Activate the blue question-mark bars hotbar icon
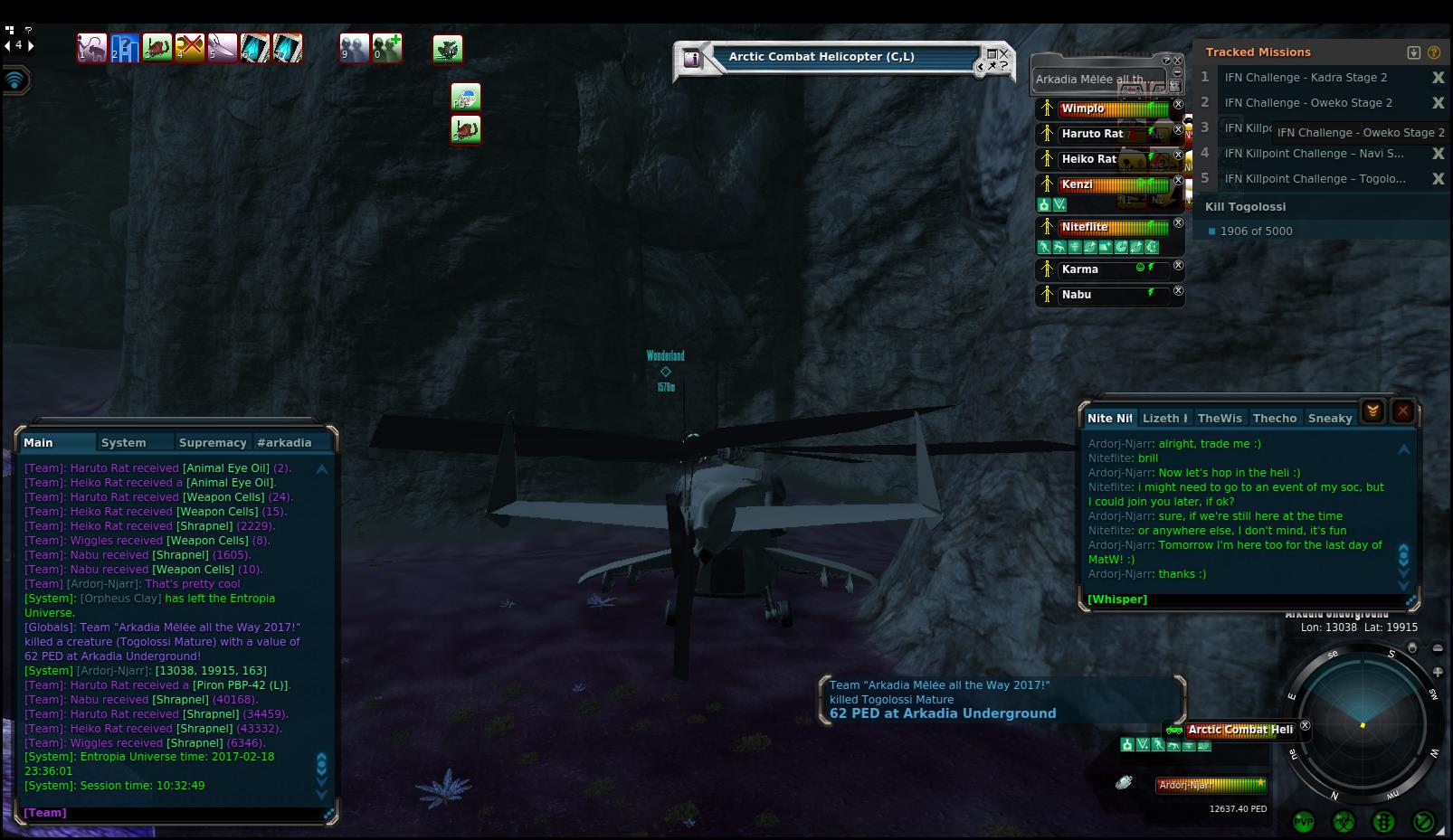1453x840 pixels. point(125,48)
